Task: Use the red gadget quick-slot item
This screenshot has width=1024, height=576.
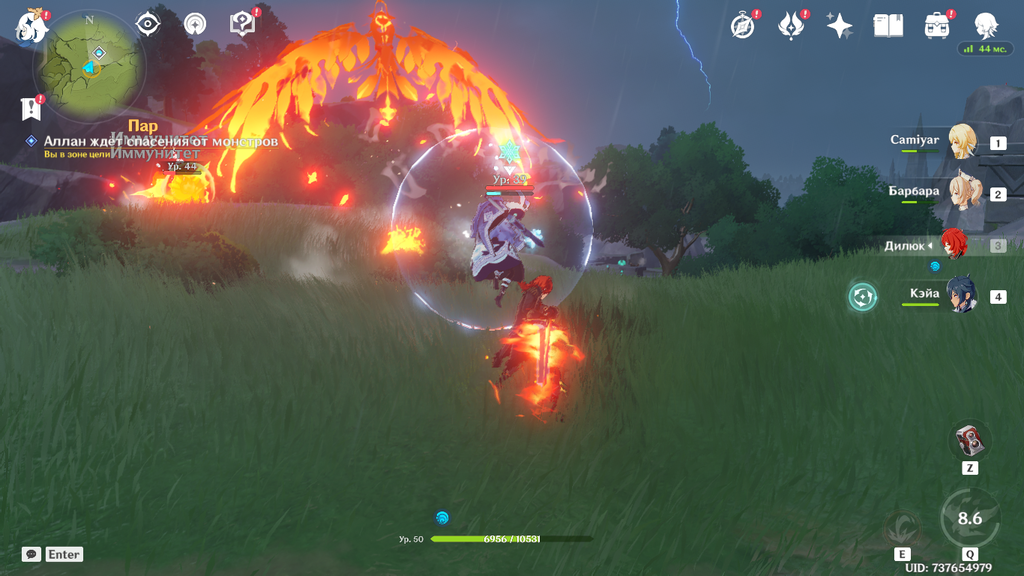Action: (x=969, y=440)
